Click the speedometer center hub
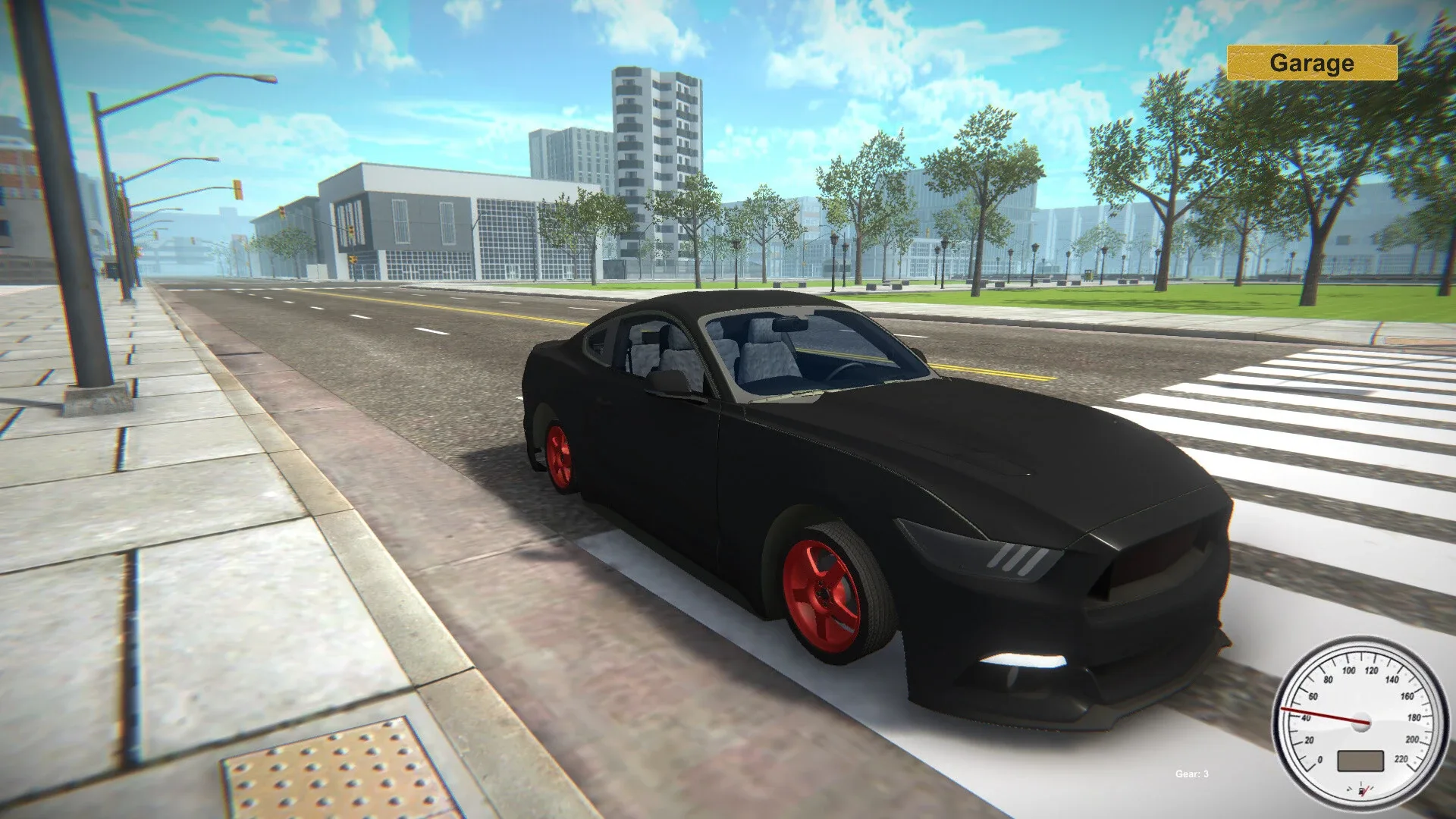 [1360, 722]
